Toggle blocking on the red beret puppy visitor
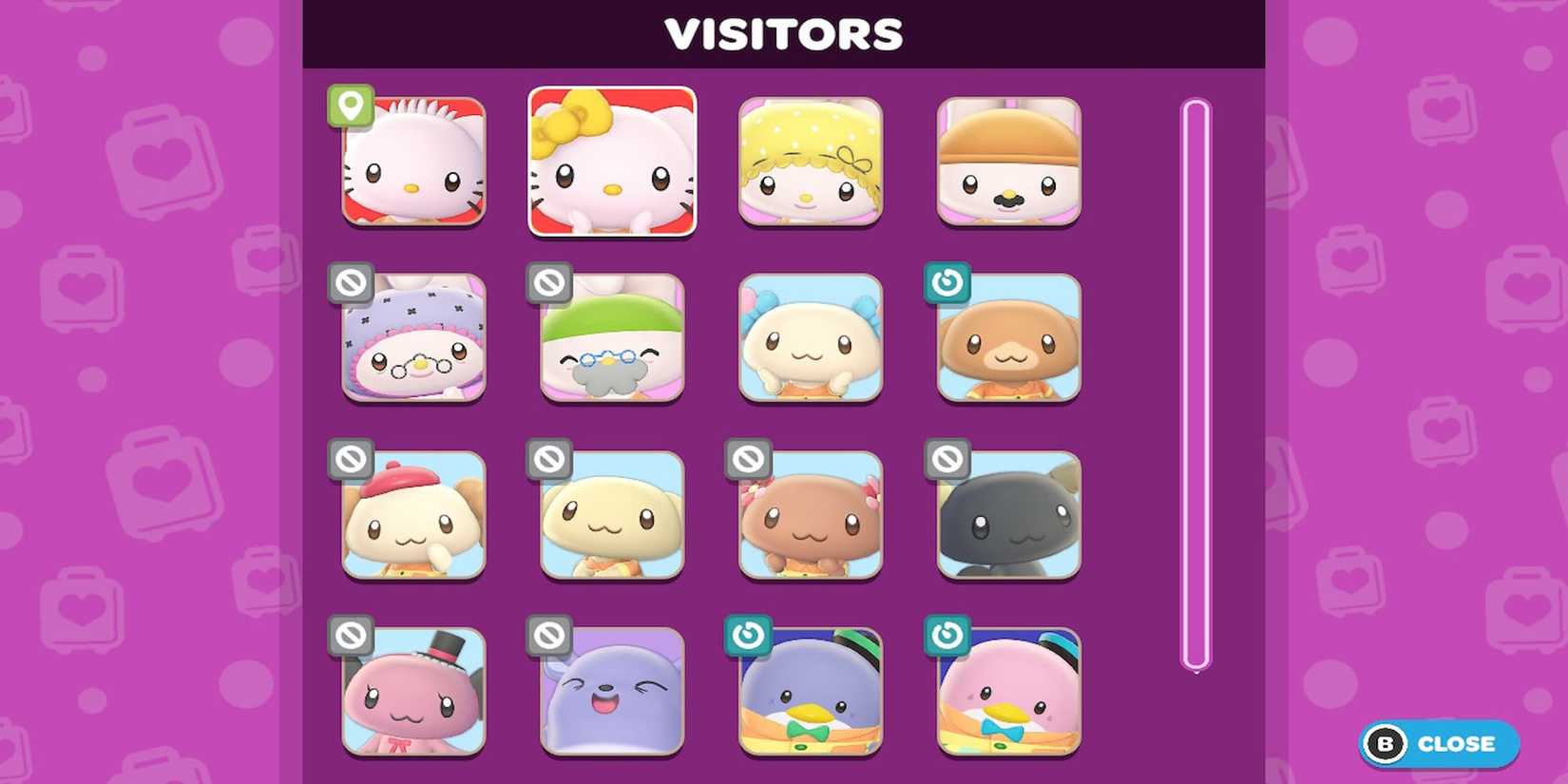 coord(353,459)
